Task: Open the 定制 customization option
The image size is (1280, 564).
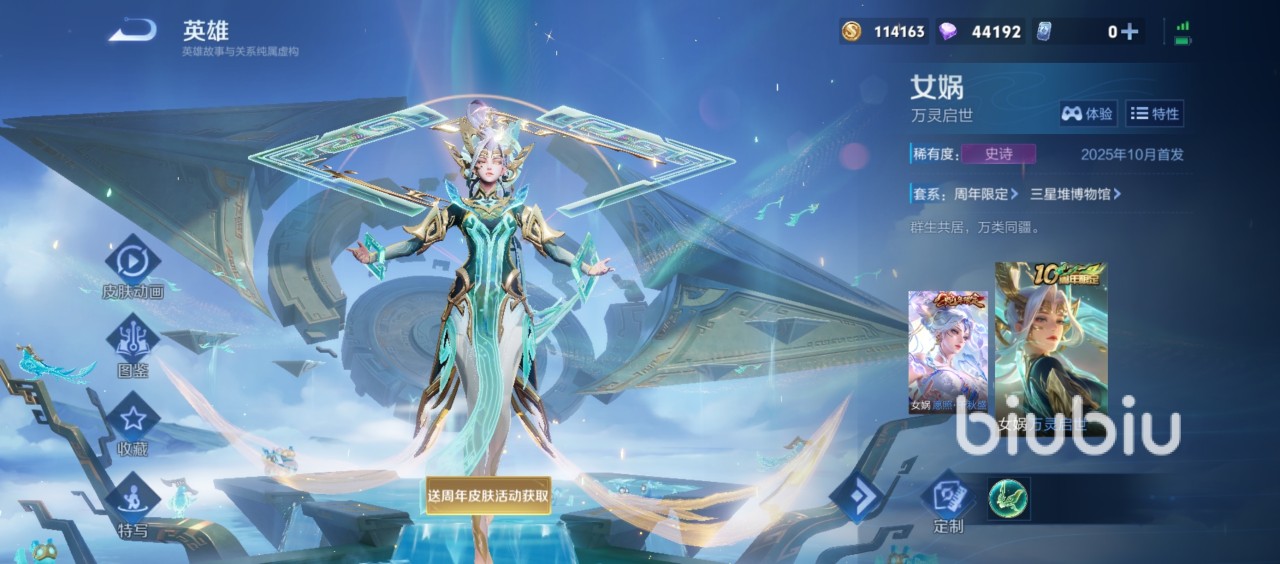Action: point(948,503)
